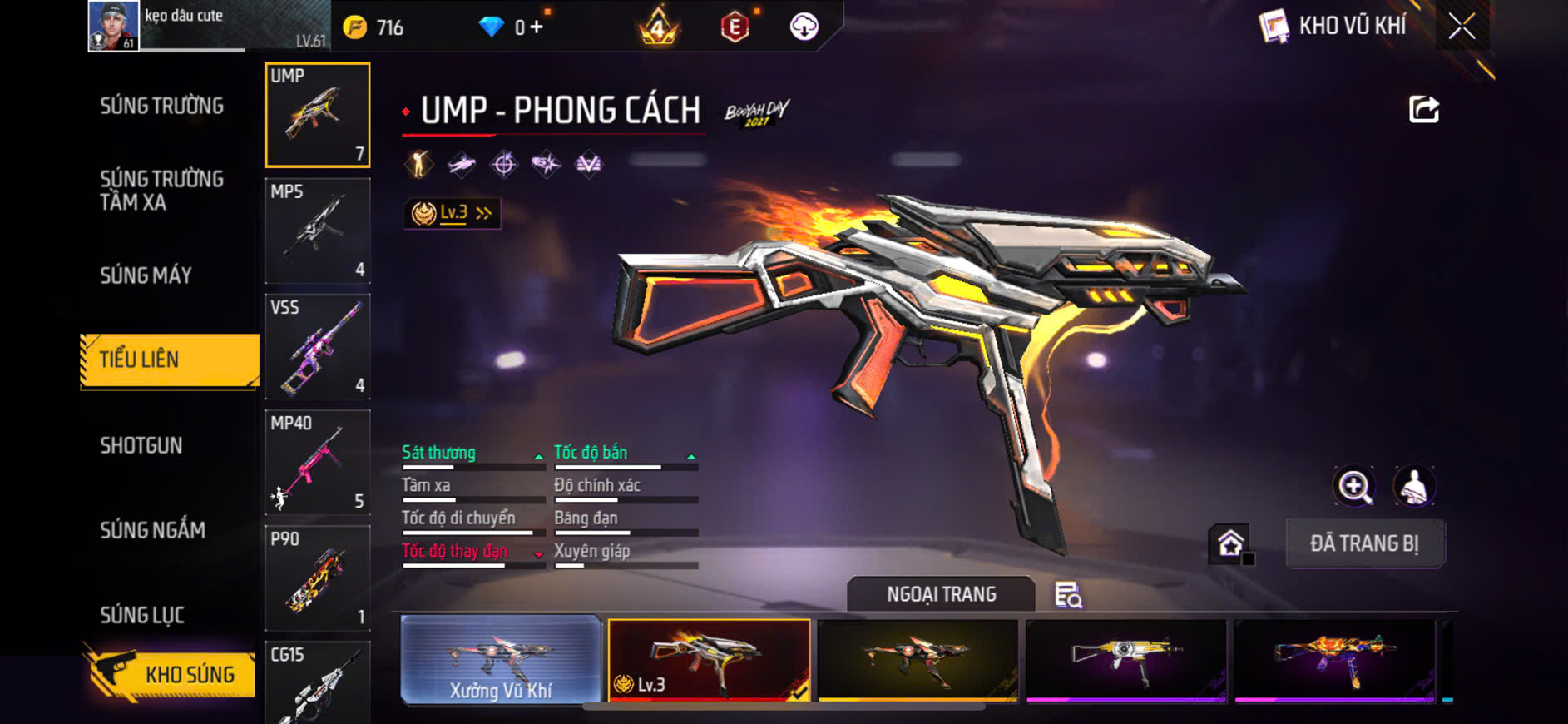Open the Lv.3 skin upgrade details
Screen dimensions: 1568x724
pyautogui.click(x=452, y=213)
